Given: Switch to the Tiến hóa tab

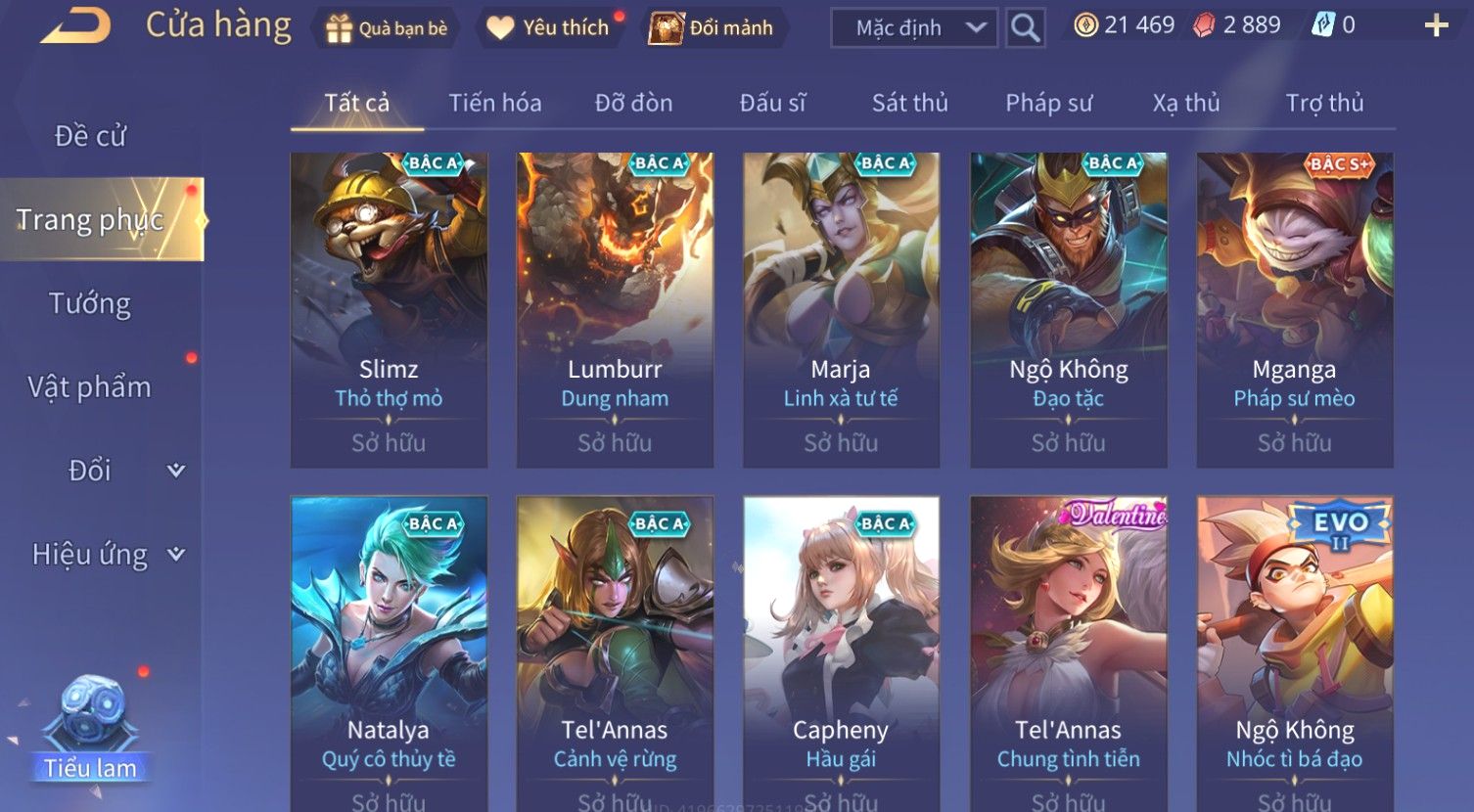Looking at the screenshot, I should 494,103.
